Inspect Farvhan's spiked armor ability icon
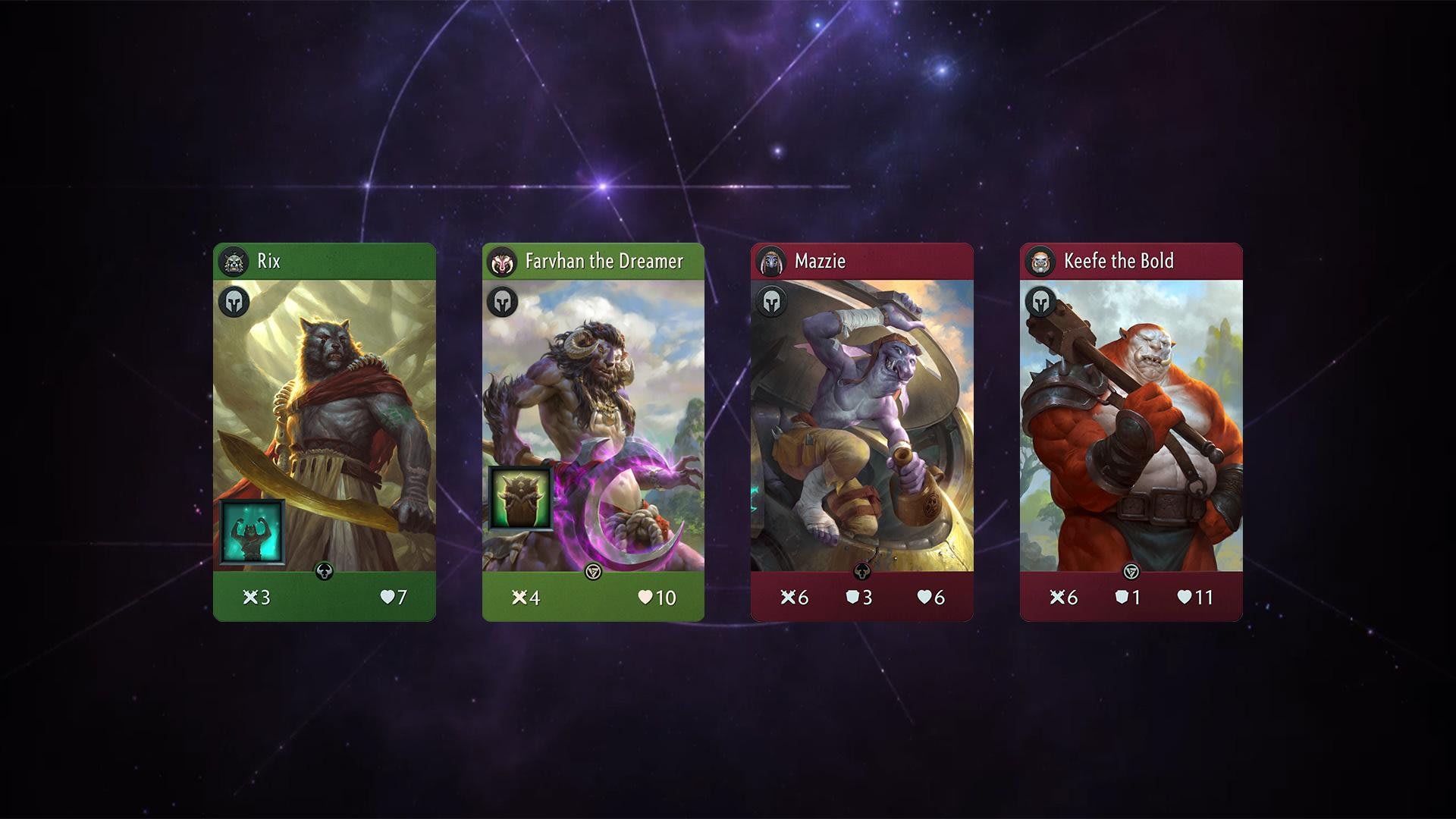Viewport: 1456px width, 819px height. pos(521,498)
